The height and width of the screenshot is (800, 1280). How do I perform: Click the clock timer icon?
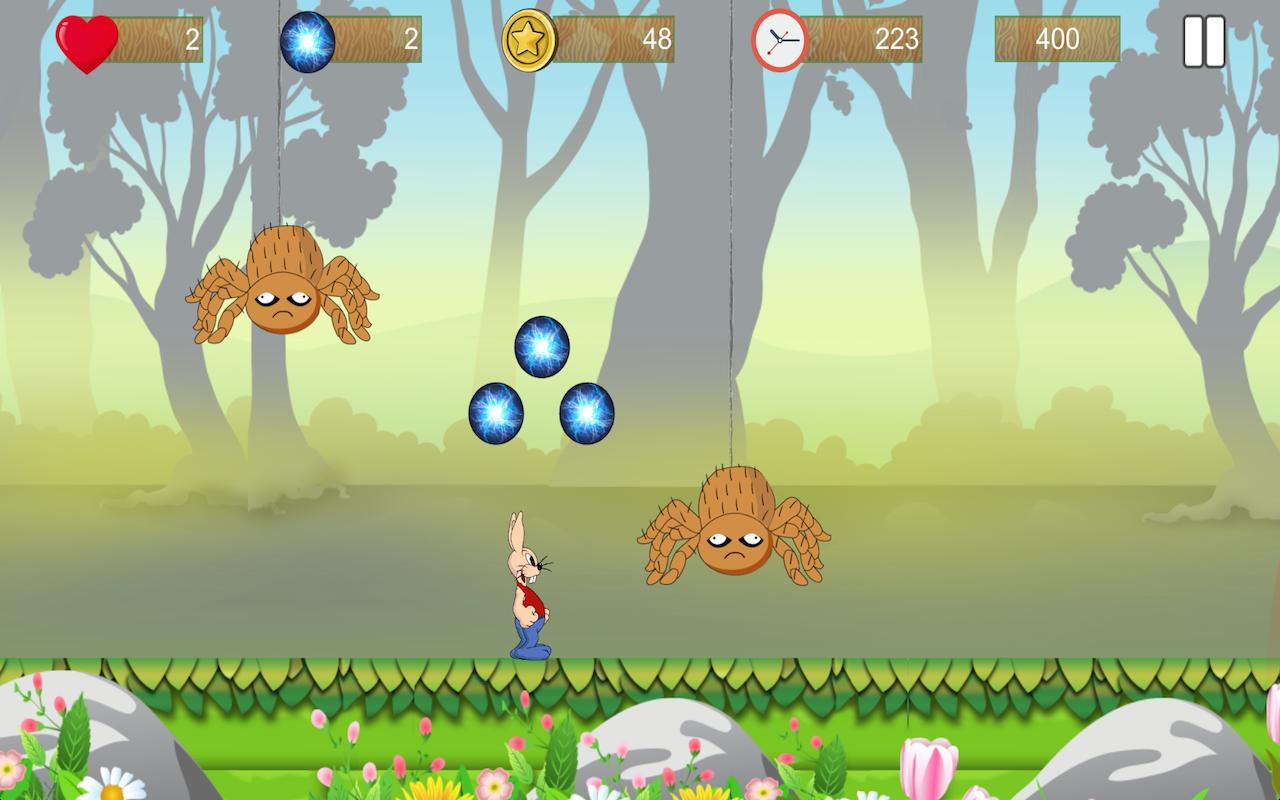tap(780, 40)
